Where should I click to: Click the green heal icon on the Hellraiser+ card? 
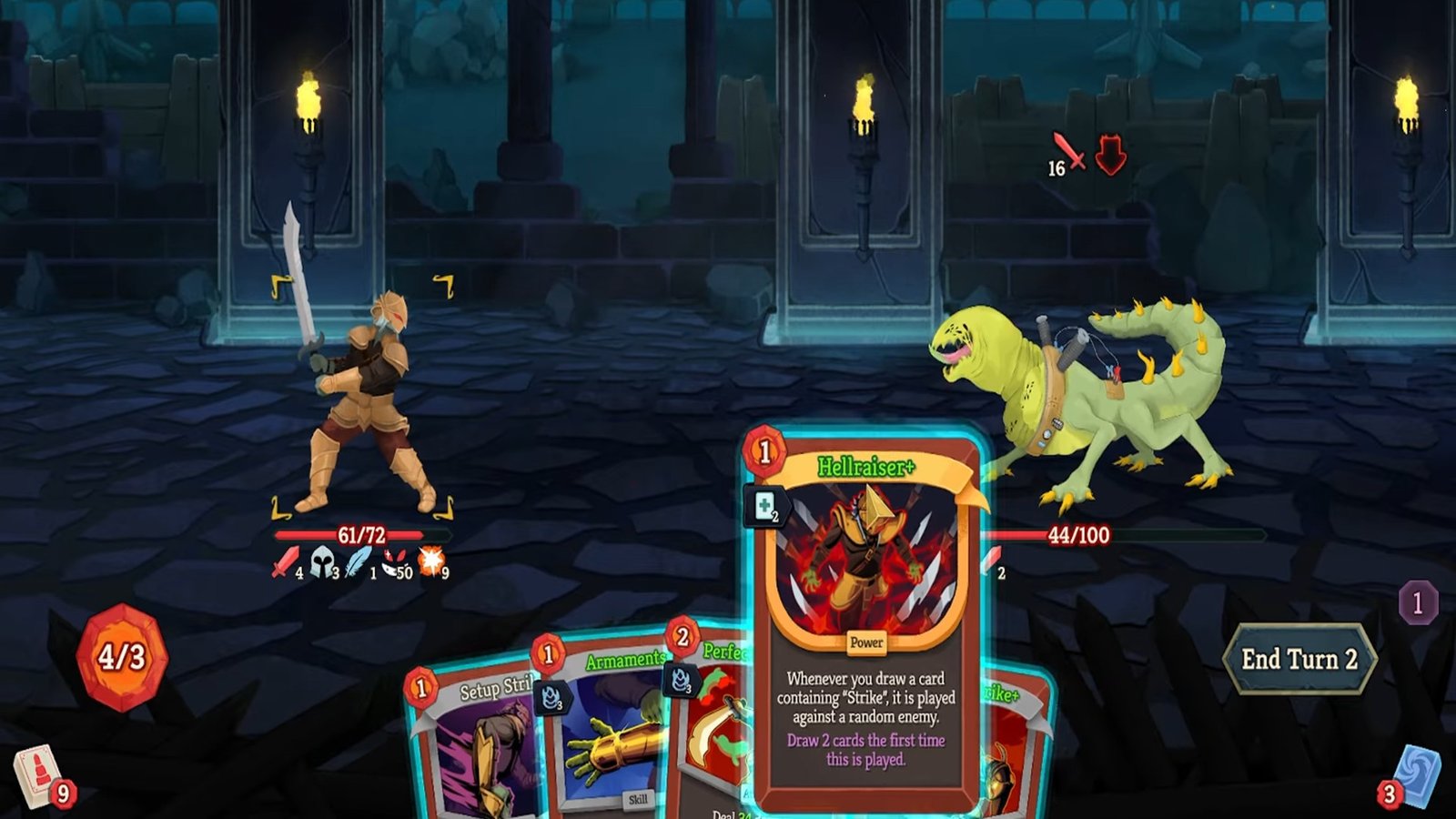[763, 502]
